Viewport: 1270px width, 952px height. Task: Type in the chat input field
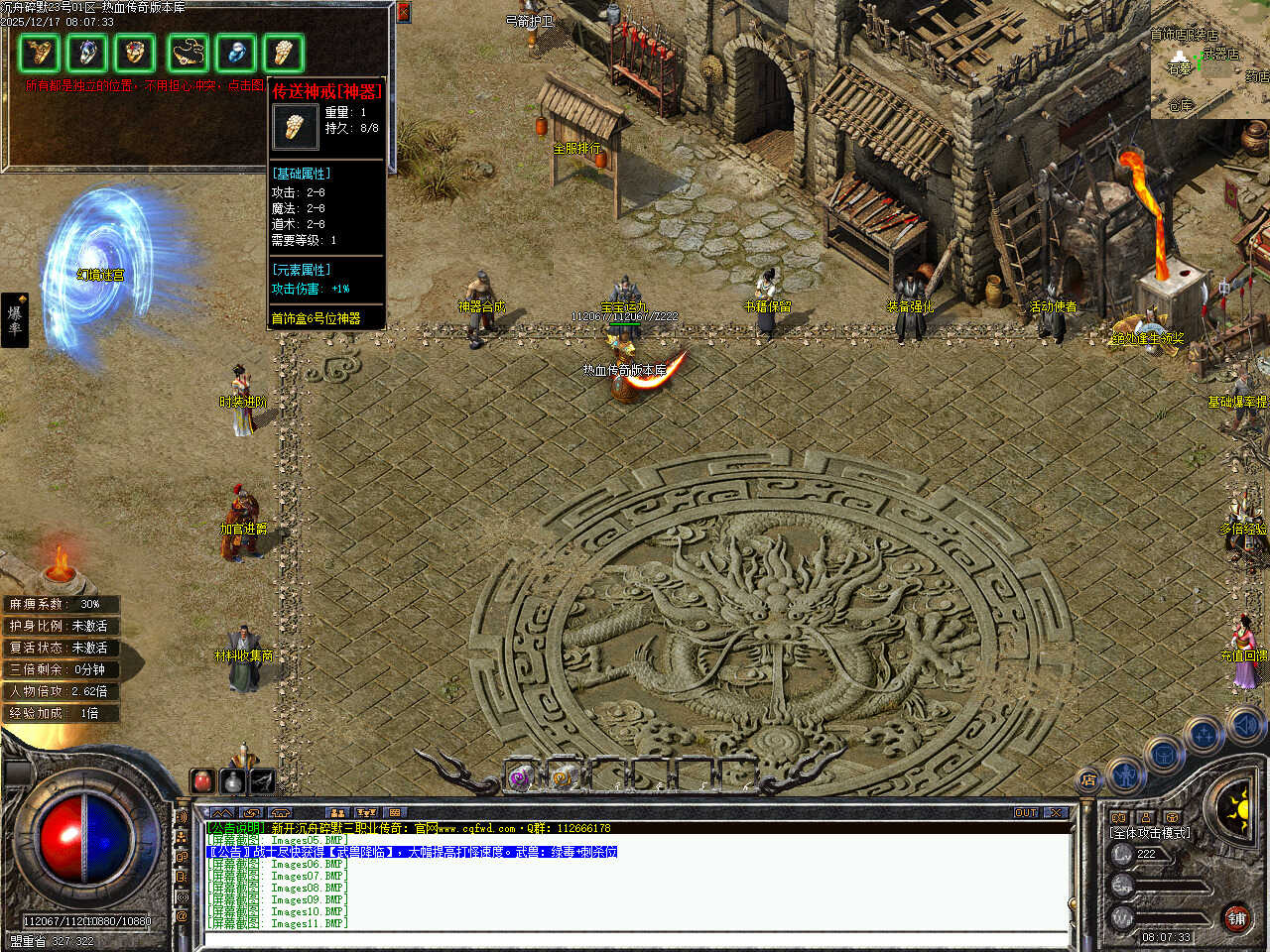635,938
